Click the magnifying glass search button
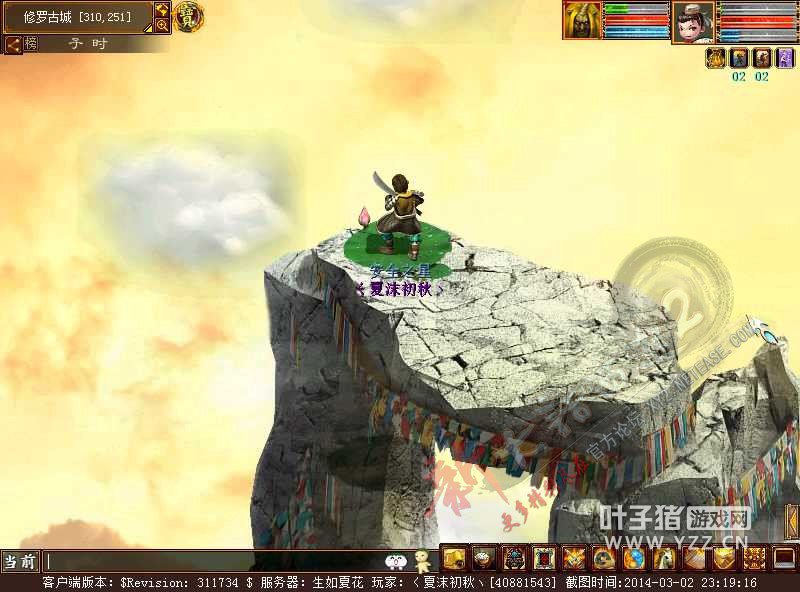800x592 pixels. click(162, 25)
